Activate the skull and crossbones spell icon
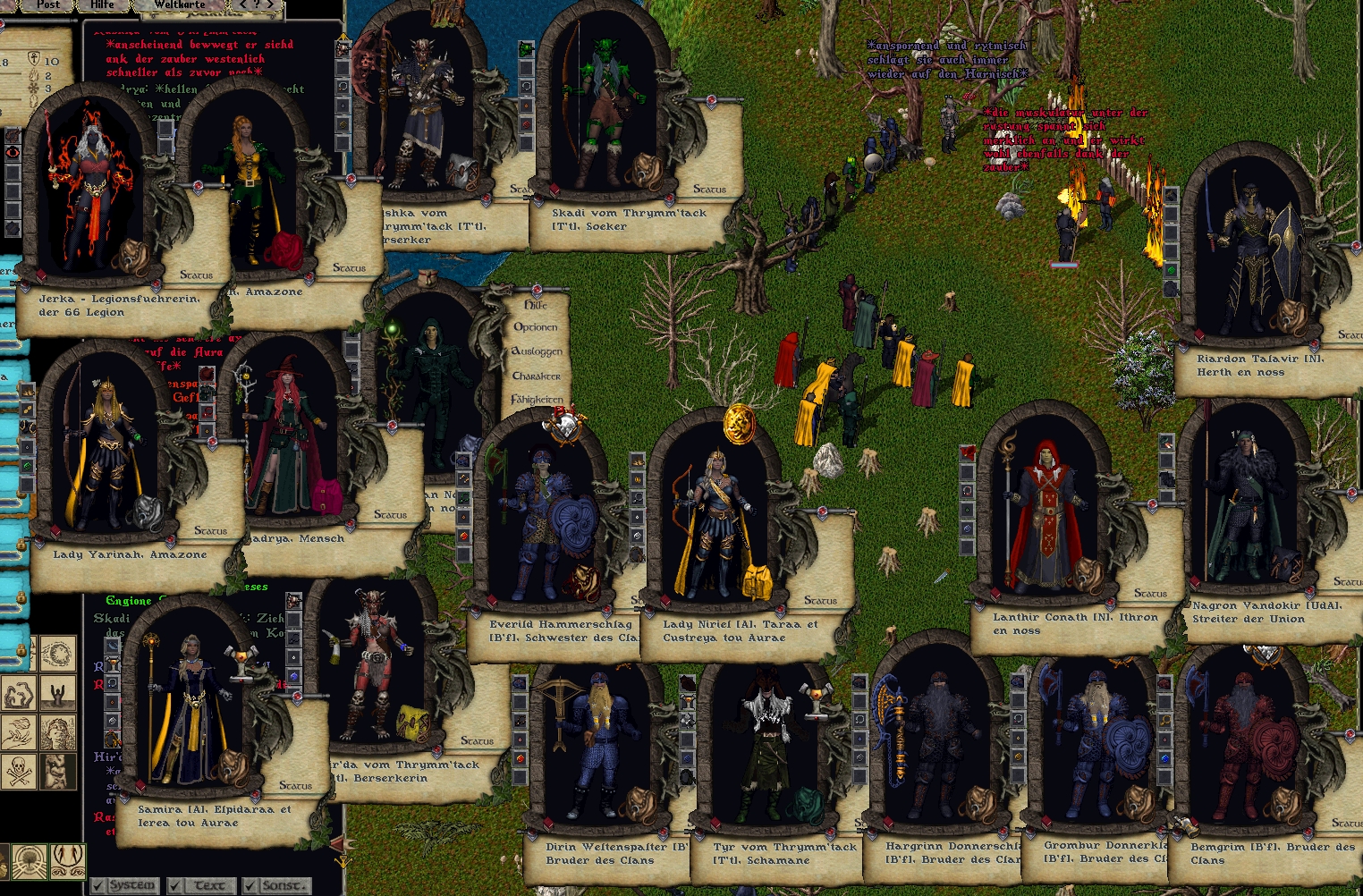This screenshot has height=896, width=1363. [x=19, y=772]
